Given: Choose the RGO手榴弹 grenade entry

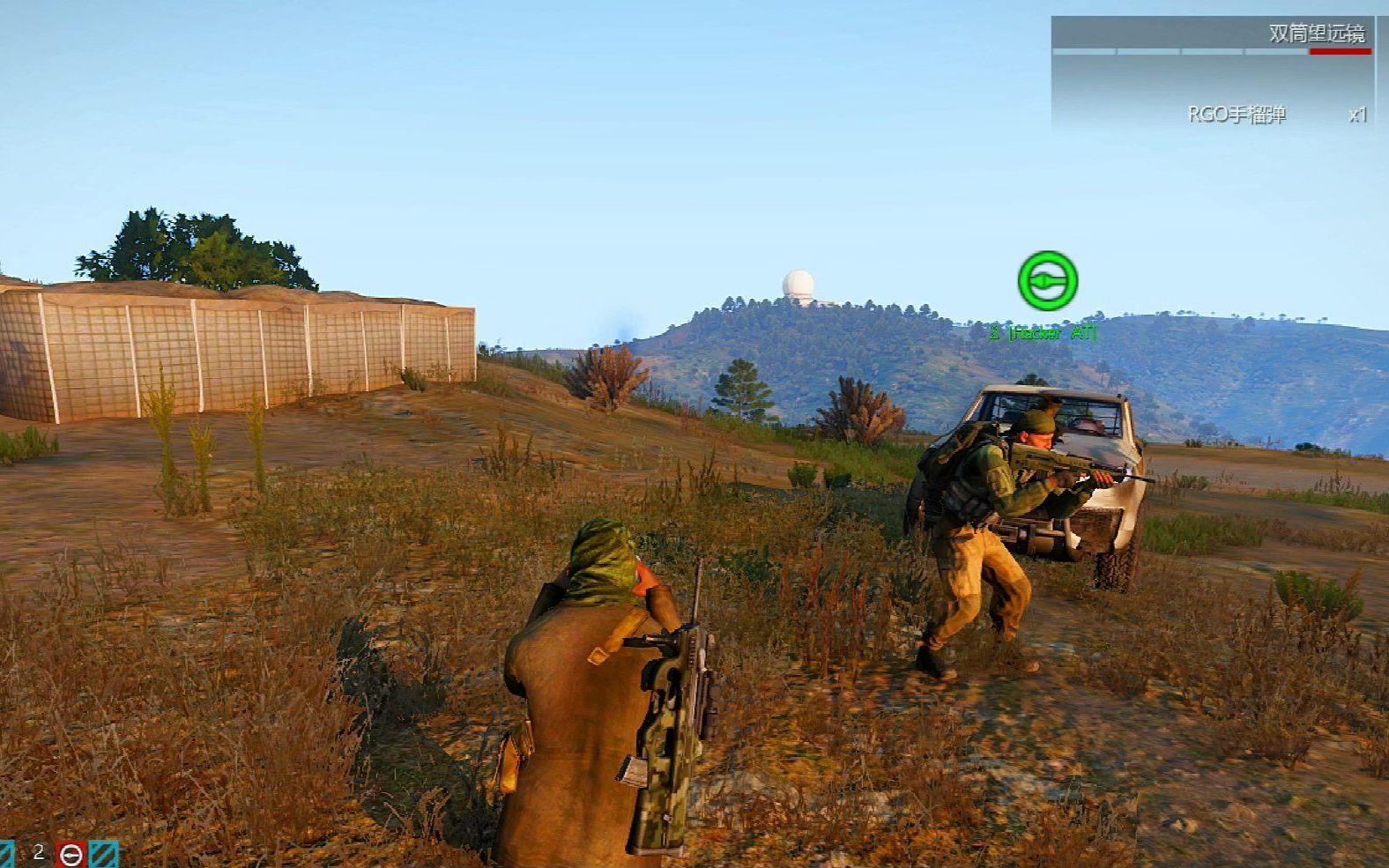Looking at the screenshot, I should point(1237,115).
